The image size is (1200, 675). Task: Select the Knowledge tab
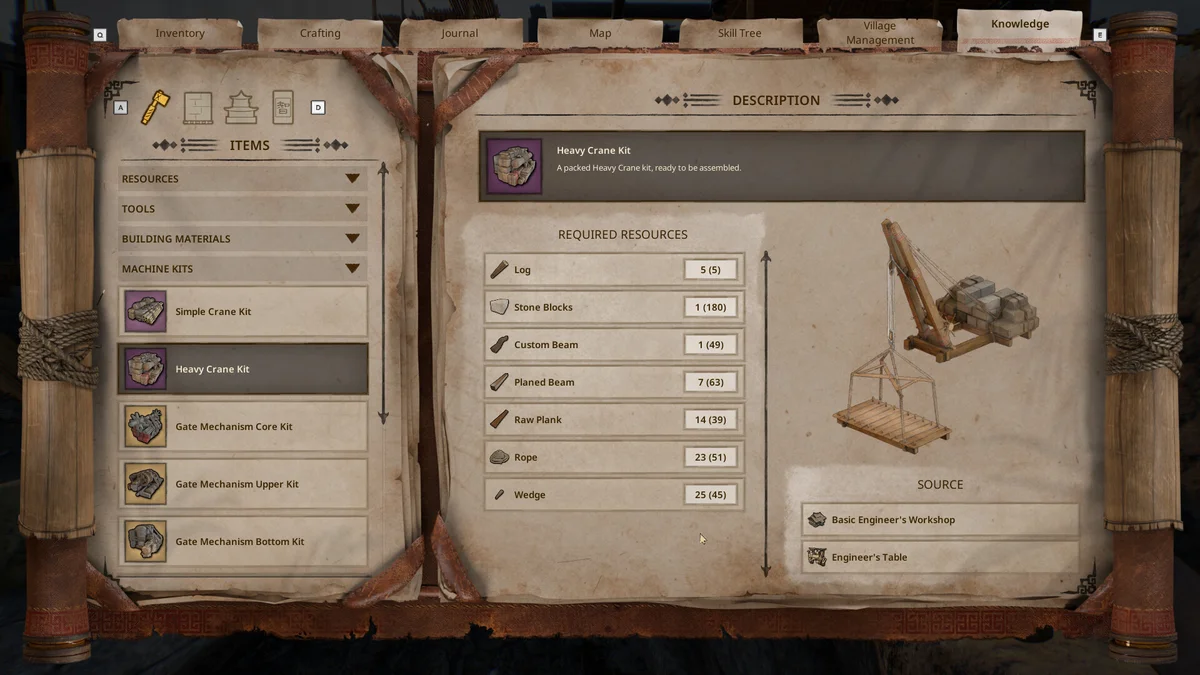pyautogui.click(x=1020, y=25)
